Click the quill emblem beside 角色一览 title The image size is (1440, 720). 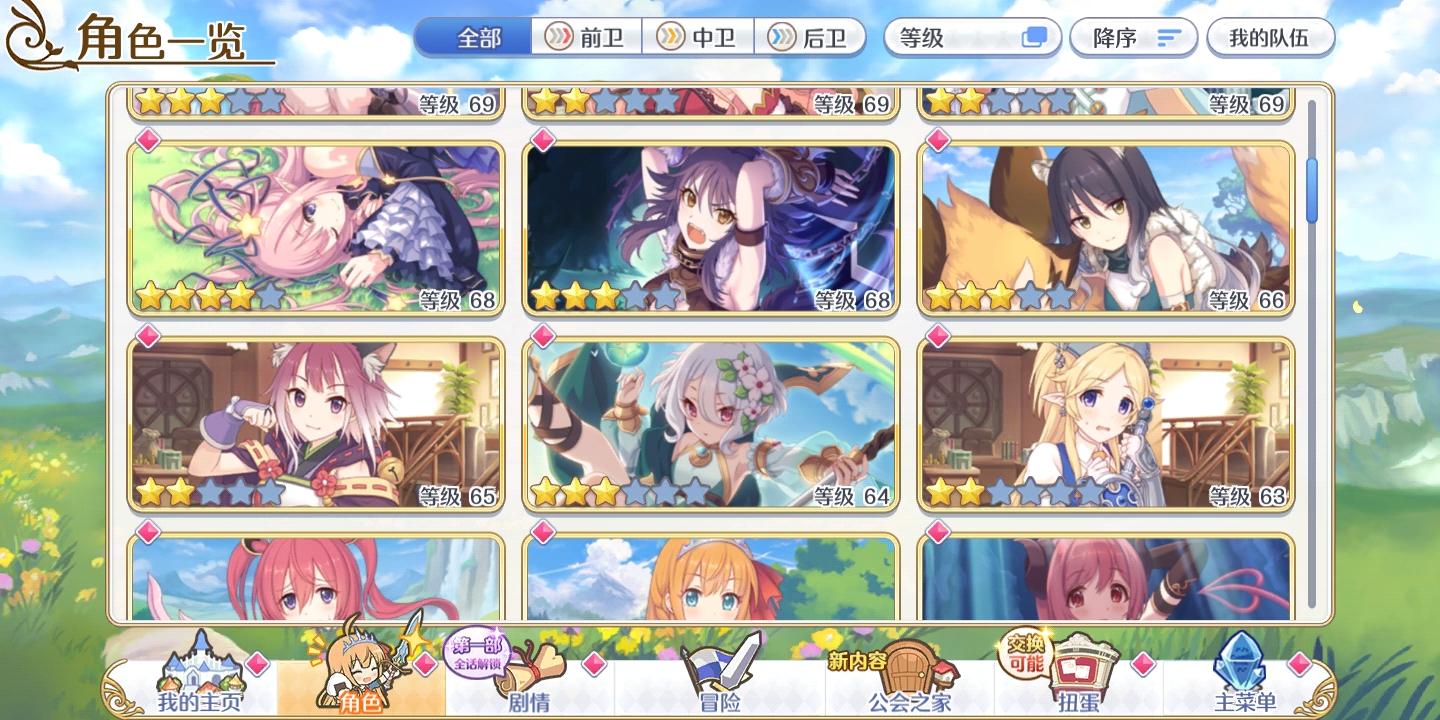pos(27,36)
